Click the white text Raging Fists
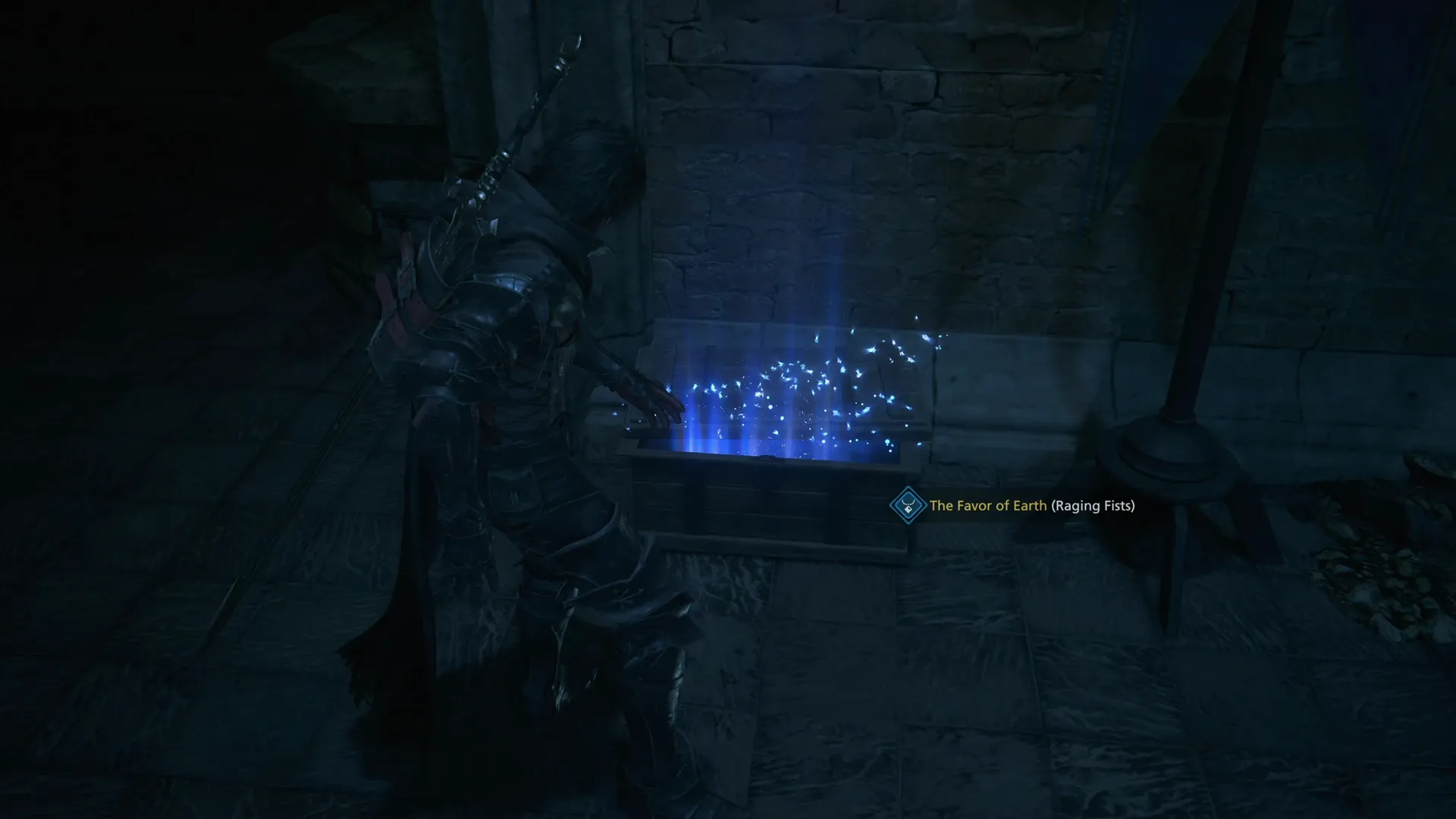 [x=1092, y=504]
